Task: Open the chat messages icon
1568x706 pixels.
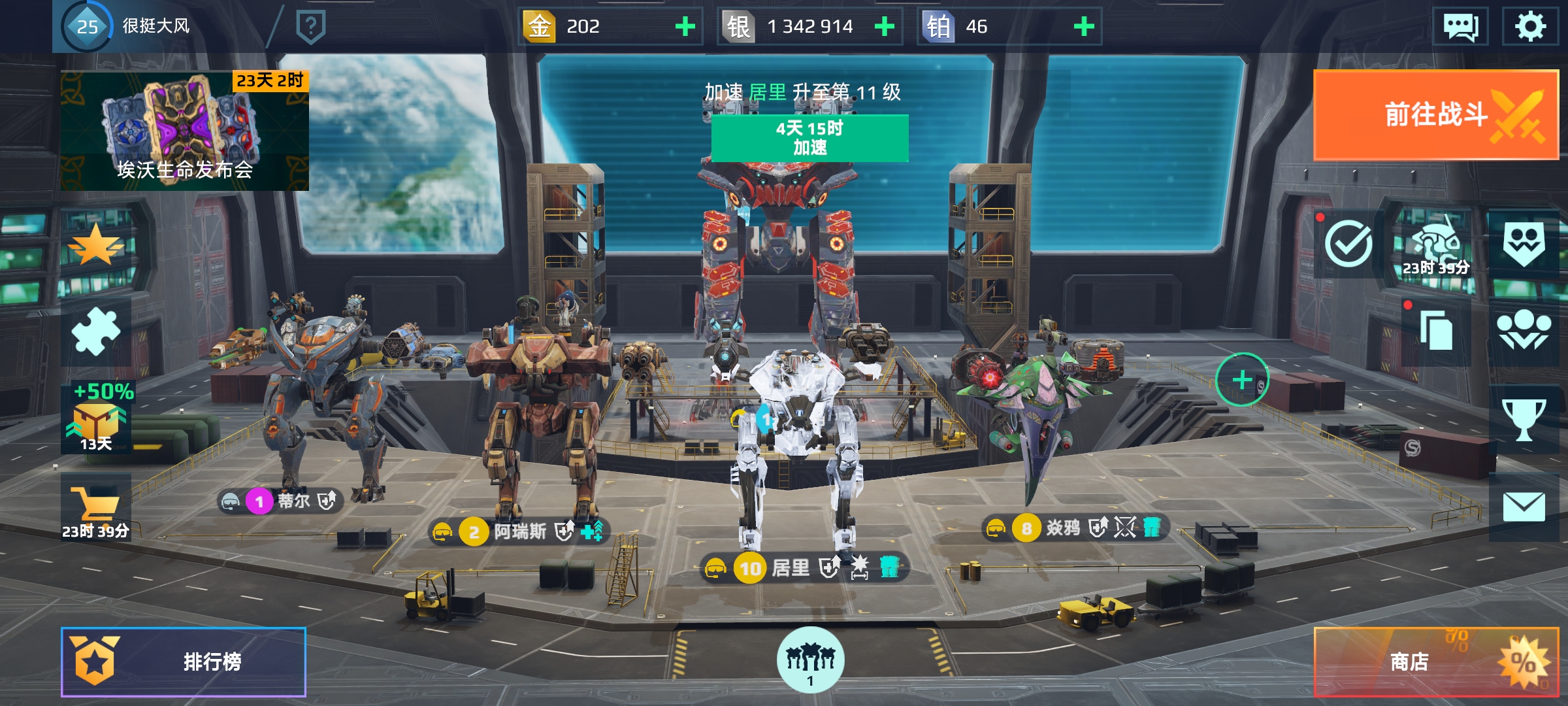Action: click(1460, 27)
